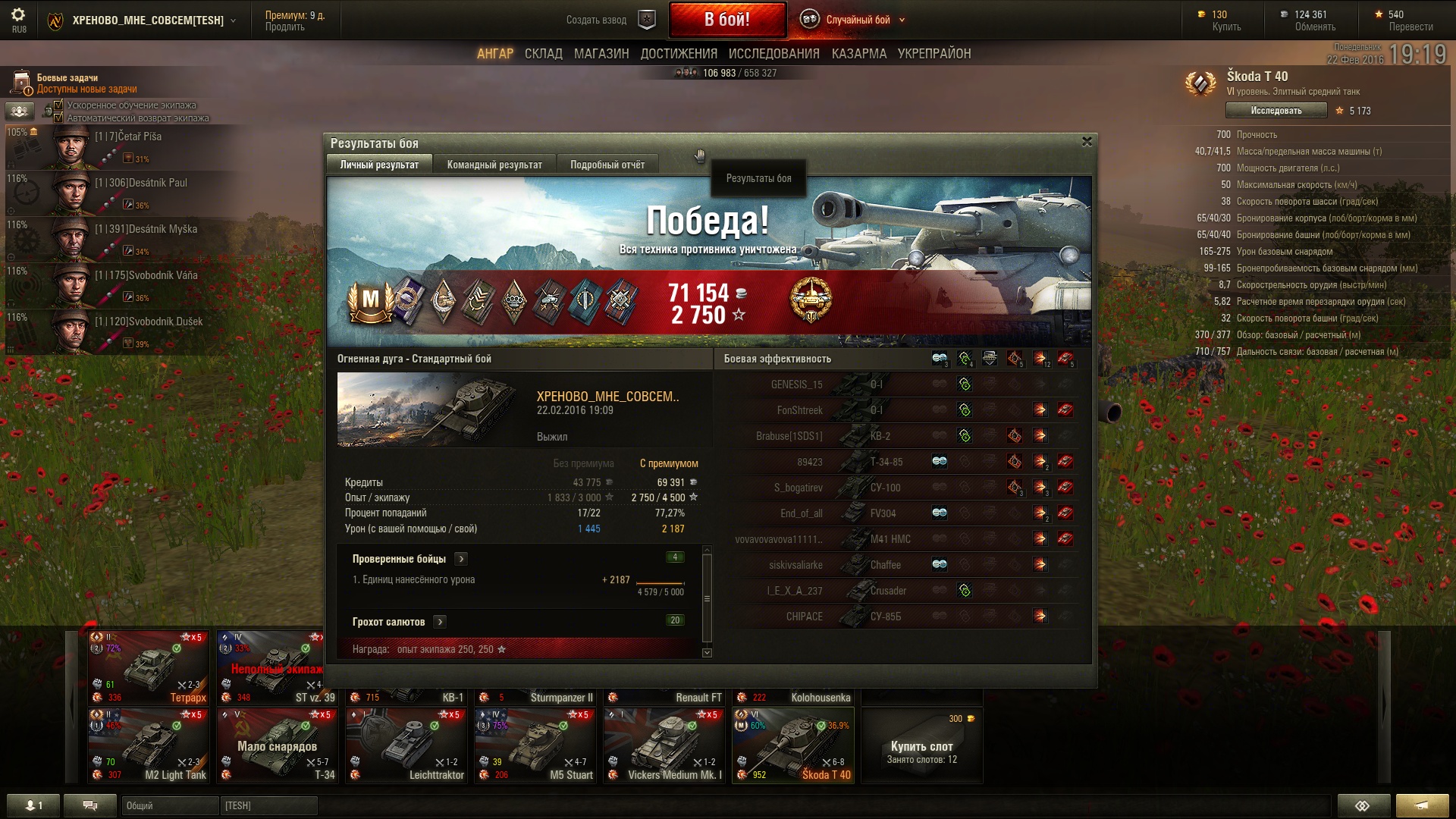The height and width of the screenshot is (819, 1456).
Task: Switch to the Командный результат tab
Action: [494, 165]
